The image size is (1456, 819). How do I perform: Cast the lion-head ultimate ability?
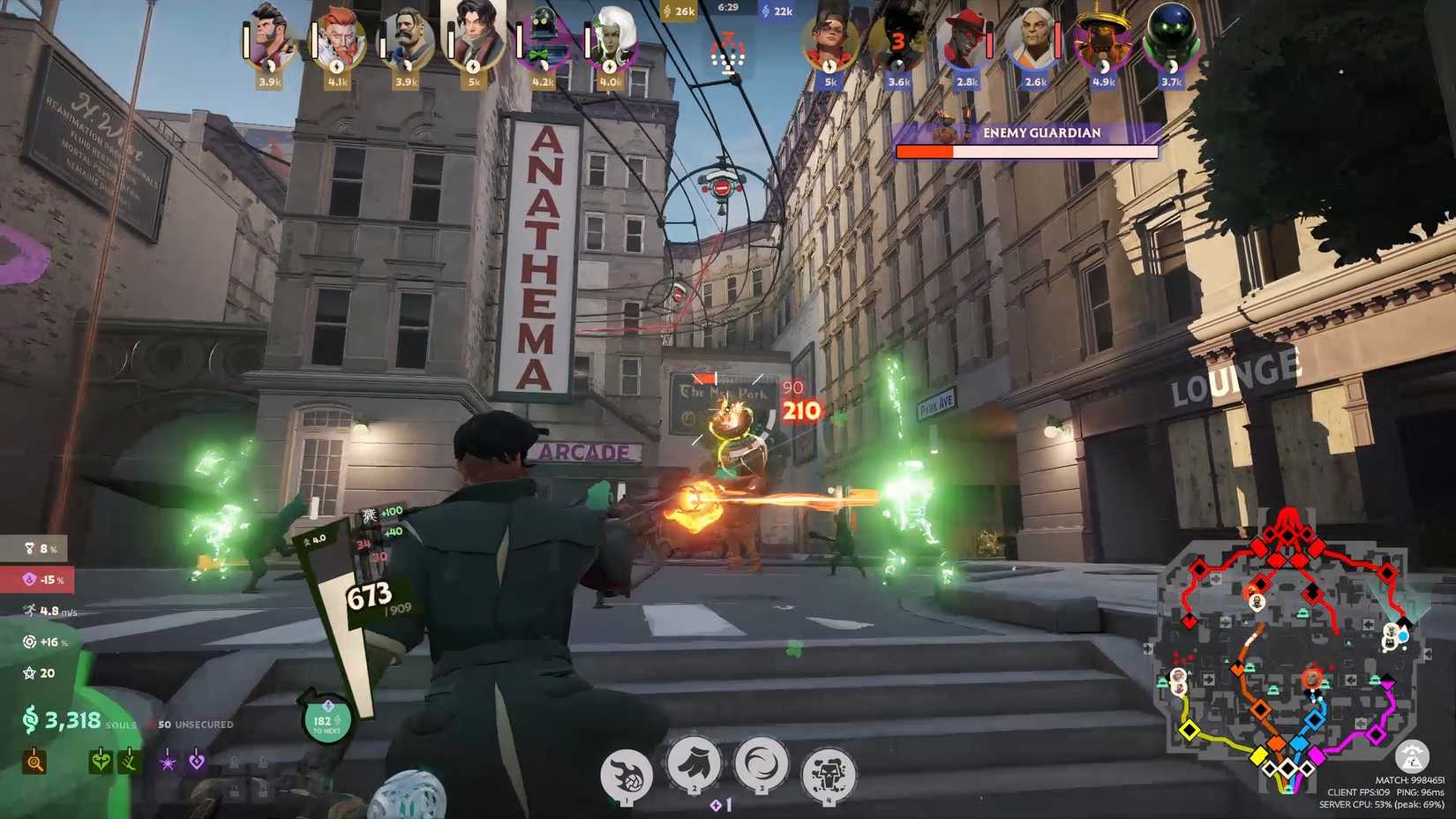(x=828, y=774)
